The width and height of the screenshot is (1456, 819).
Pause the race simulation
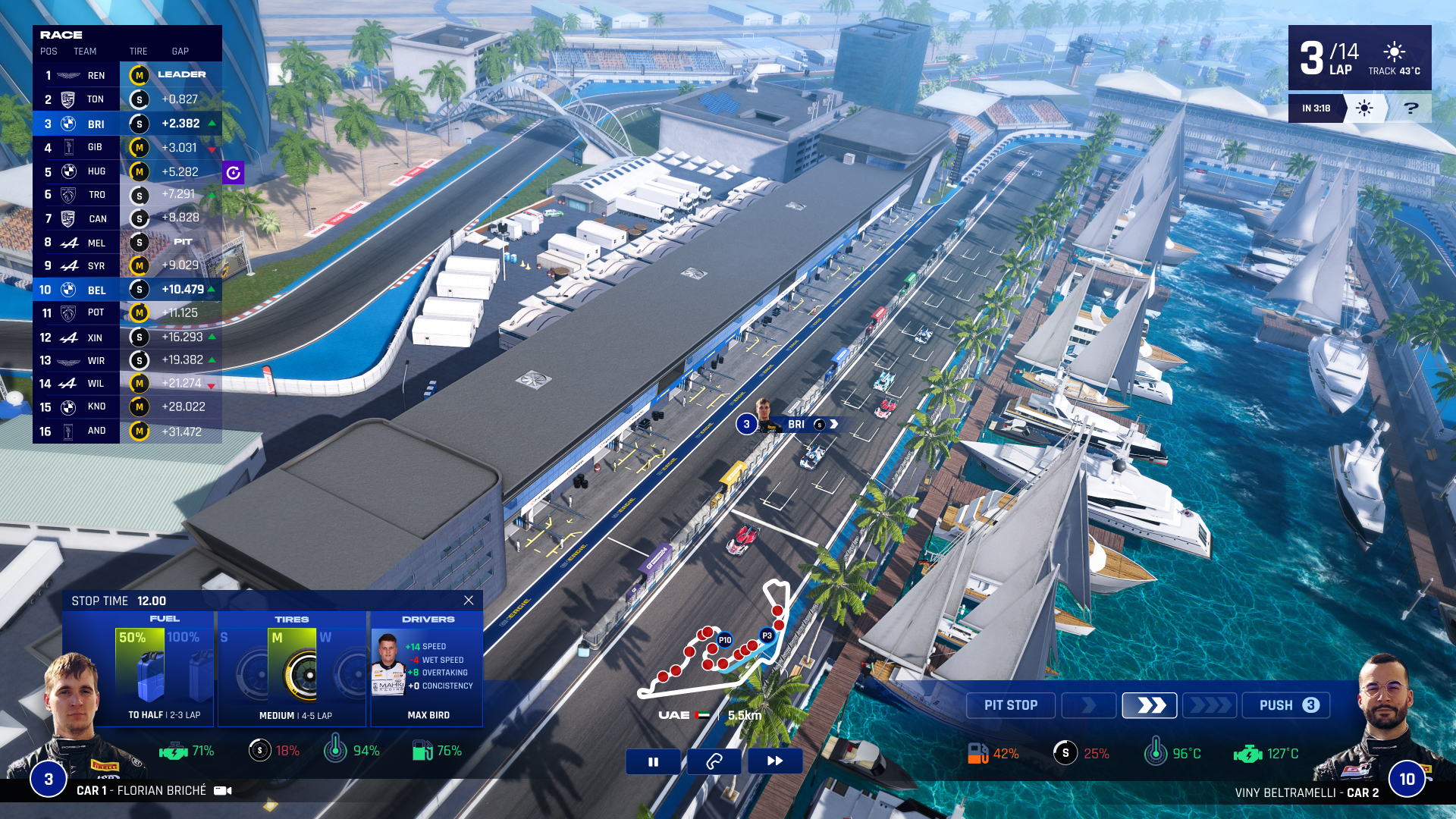coord(653,761)
